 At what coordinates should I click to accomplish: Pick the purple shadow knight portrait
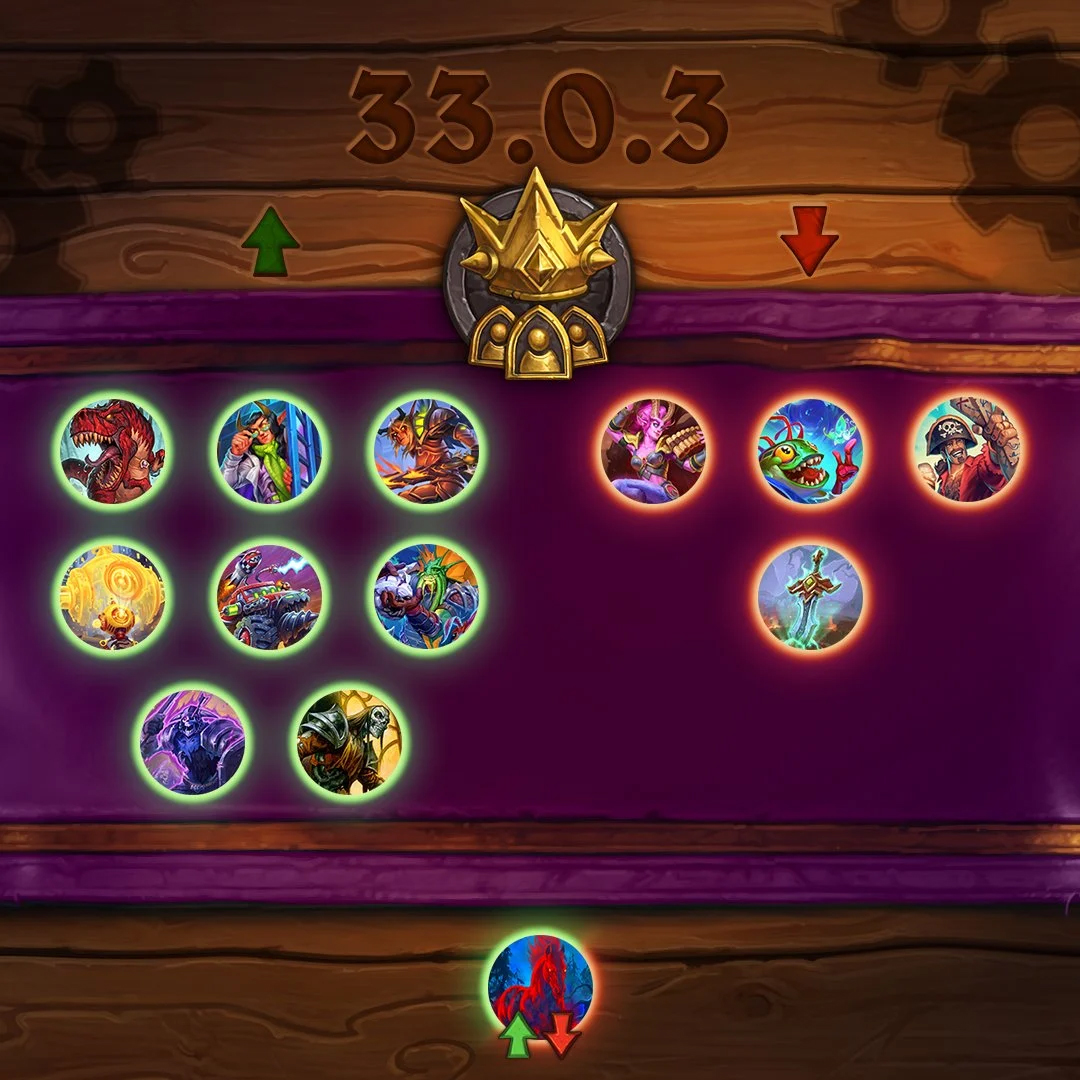[x=193, y=741]
